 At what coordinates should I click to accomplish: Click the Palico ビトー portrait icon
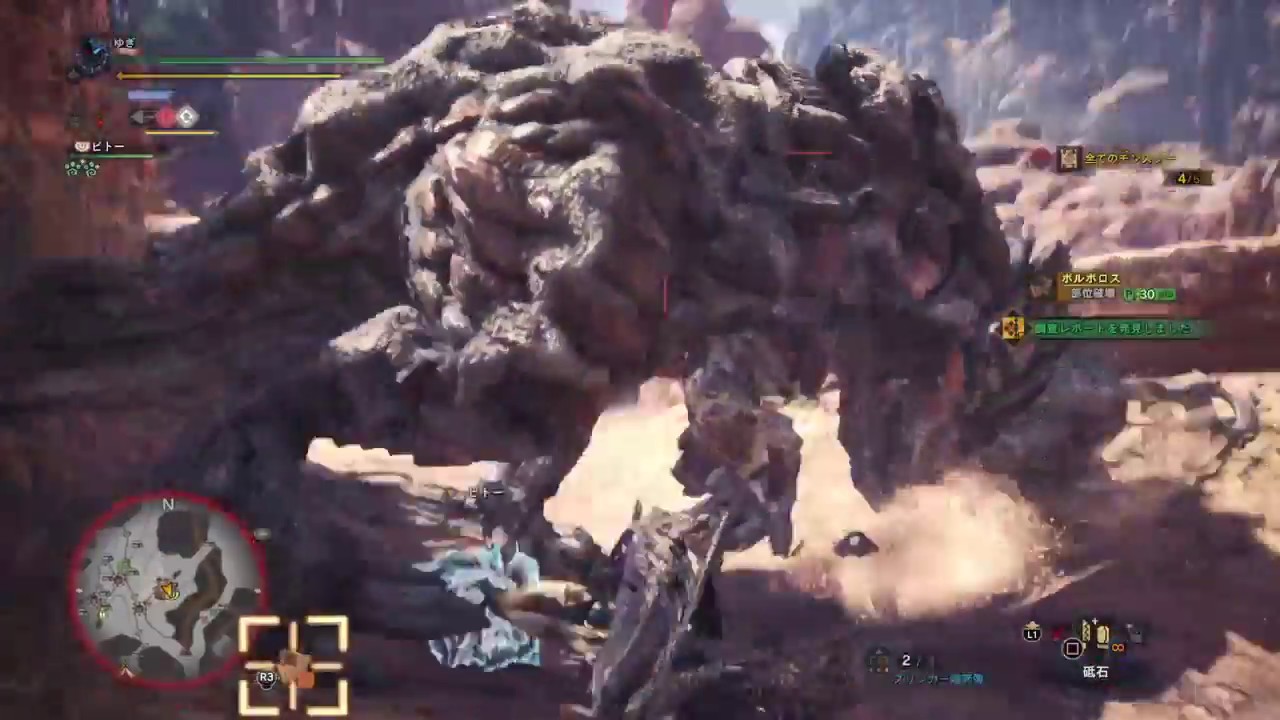click(x=82, y=146)
